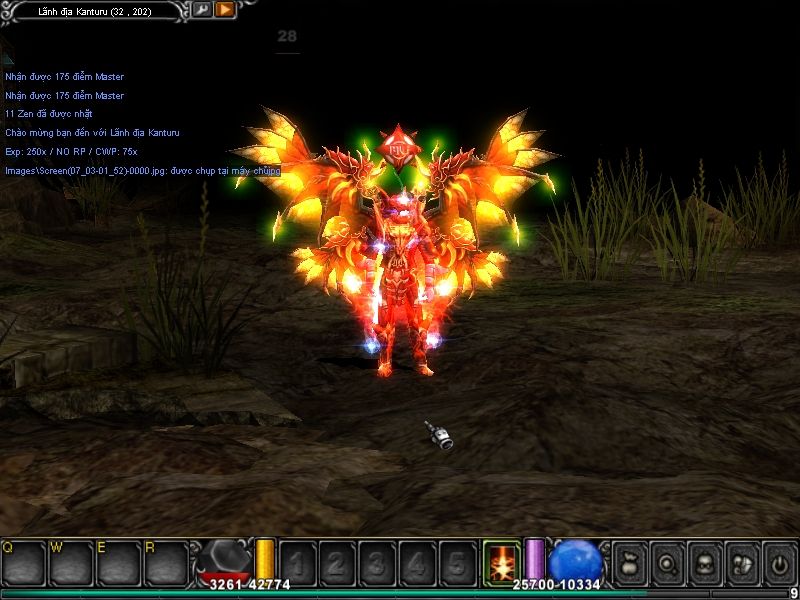Click the magnifying glass menu button
Viewport: 800px width, 600px height.
coord(666,563)
